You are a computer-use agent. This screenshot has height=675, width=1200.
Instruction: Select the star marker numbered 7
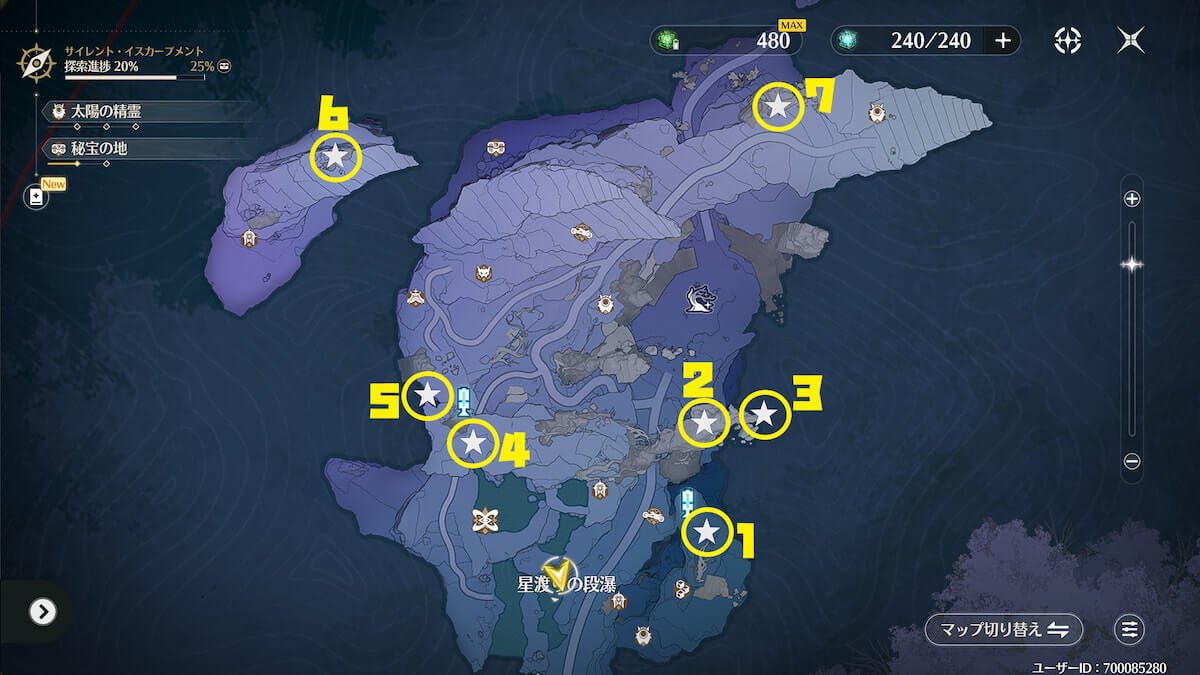(777, 106)
